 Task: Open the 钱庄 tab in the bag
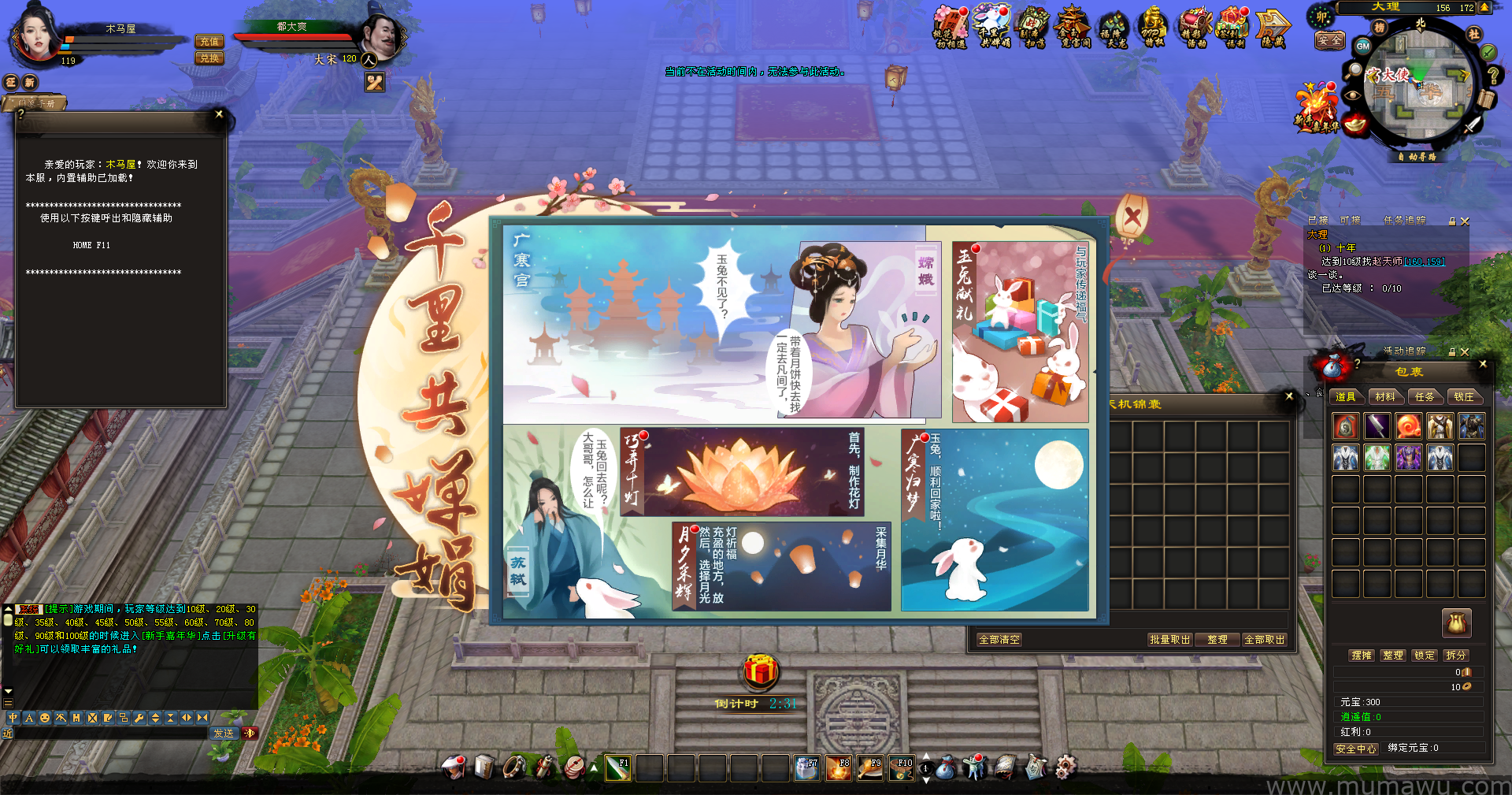(x=1464, y=397)
